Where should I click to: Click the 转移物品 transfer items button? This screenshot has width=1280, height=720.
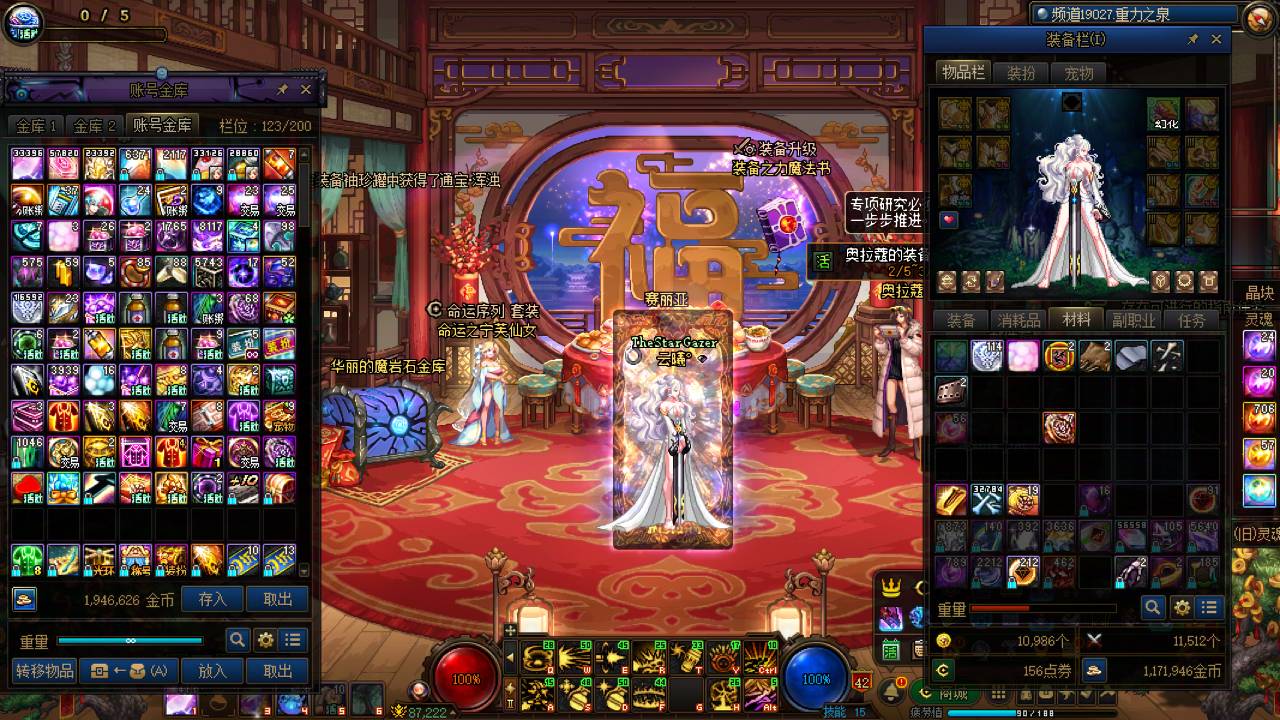point(45,671)
